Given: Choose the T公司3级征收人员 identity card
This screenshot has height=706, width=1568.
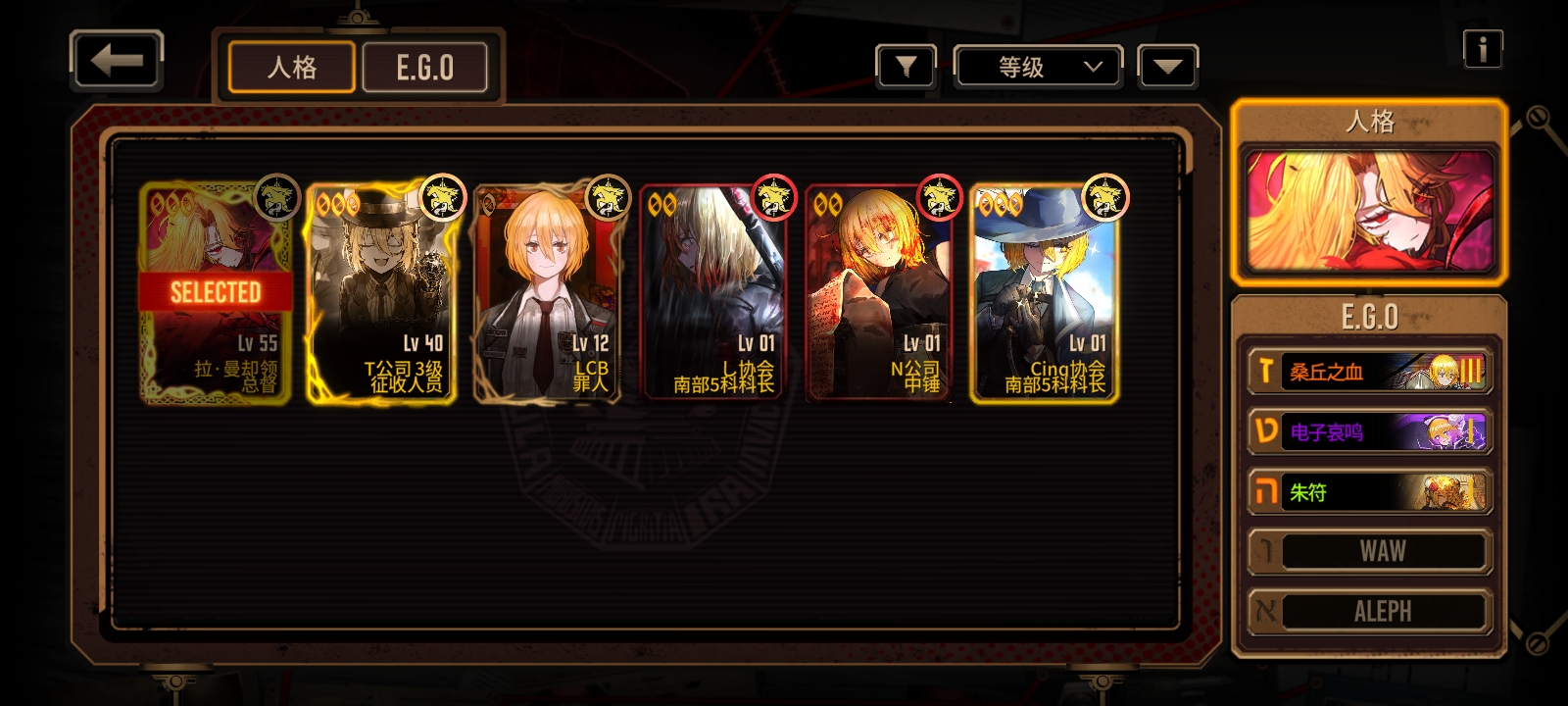Looking at the screenshot, I should [381, 292].
